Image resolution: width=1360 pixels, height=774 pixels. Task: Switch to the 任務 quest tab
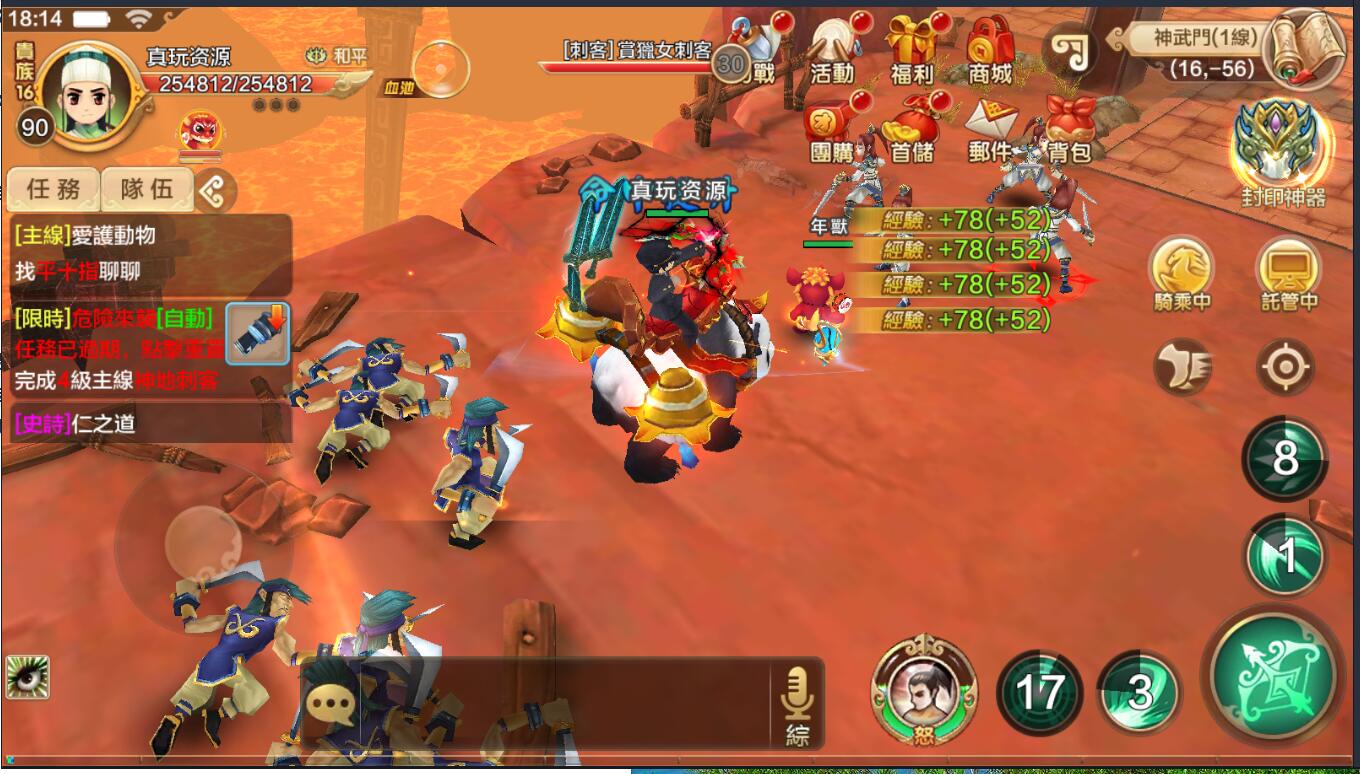pyautogui.click(x=52, y=188)
